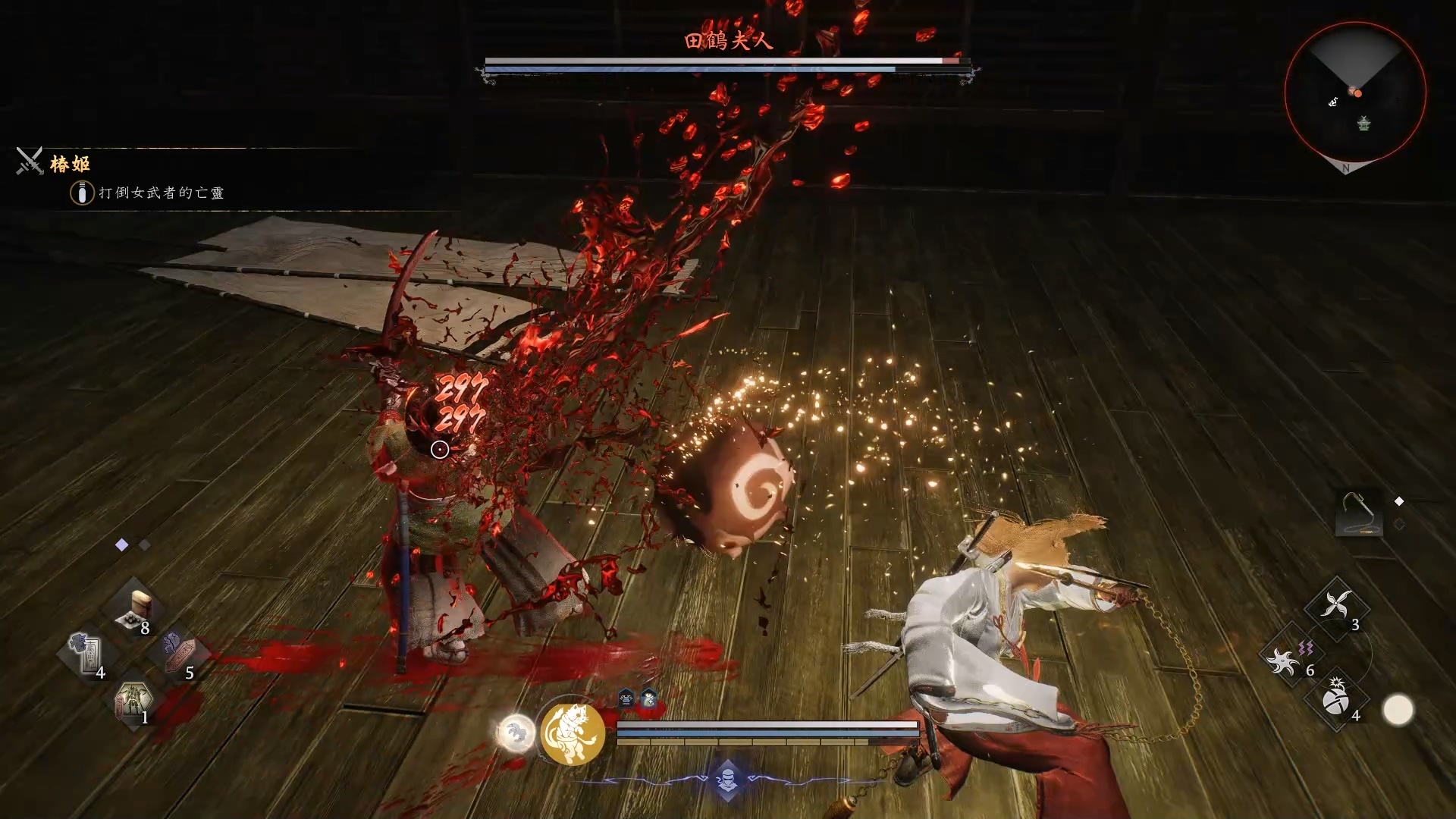
Task: Open the circular minimap
Action: pos(1354,93)
